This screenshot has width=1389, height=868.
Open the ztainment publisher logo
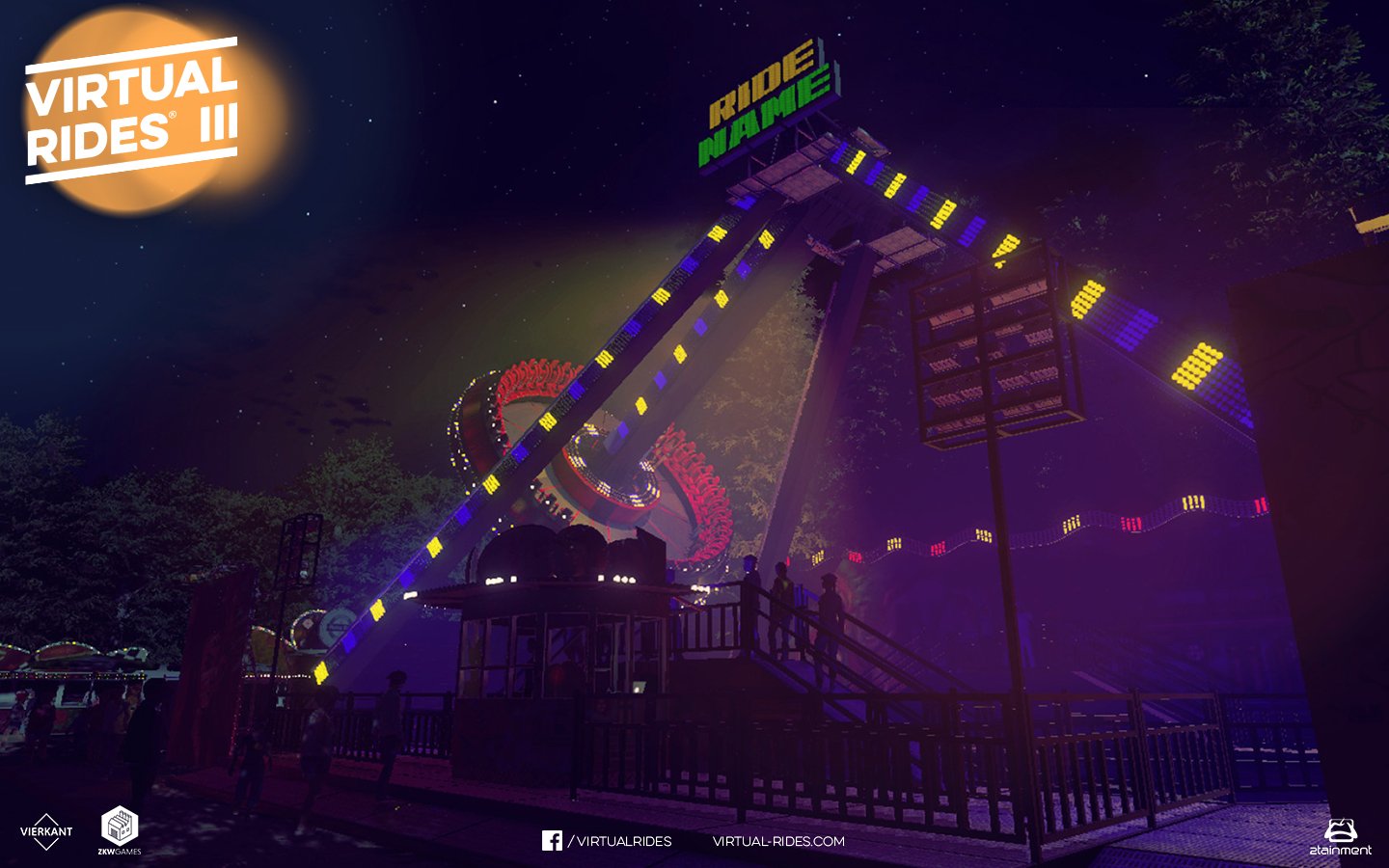tap(1340, 837)
